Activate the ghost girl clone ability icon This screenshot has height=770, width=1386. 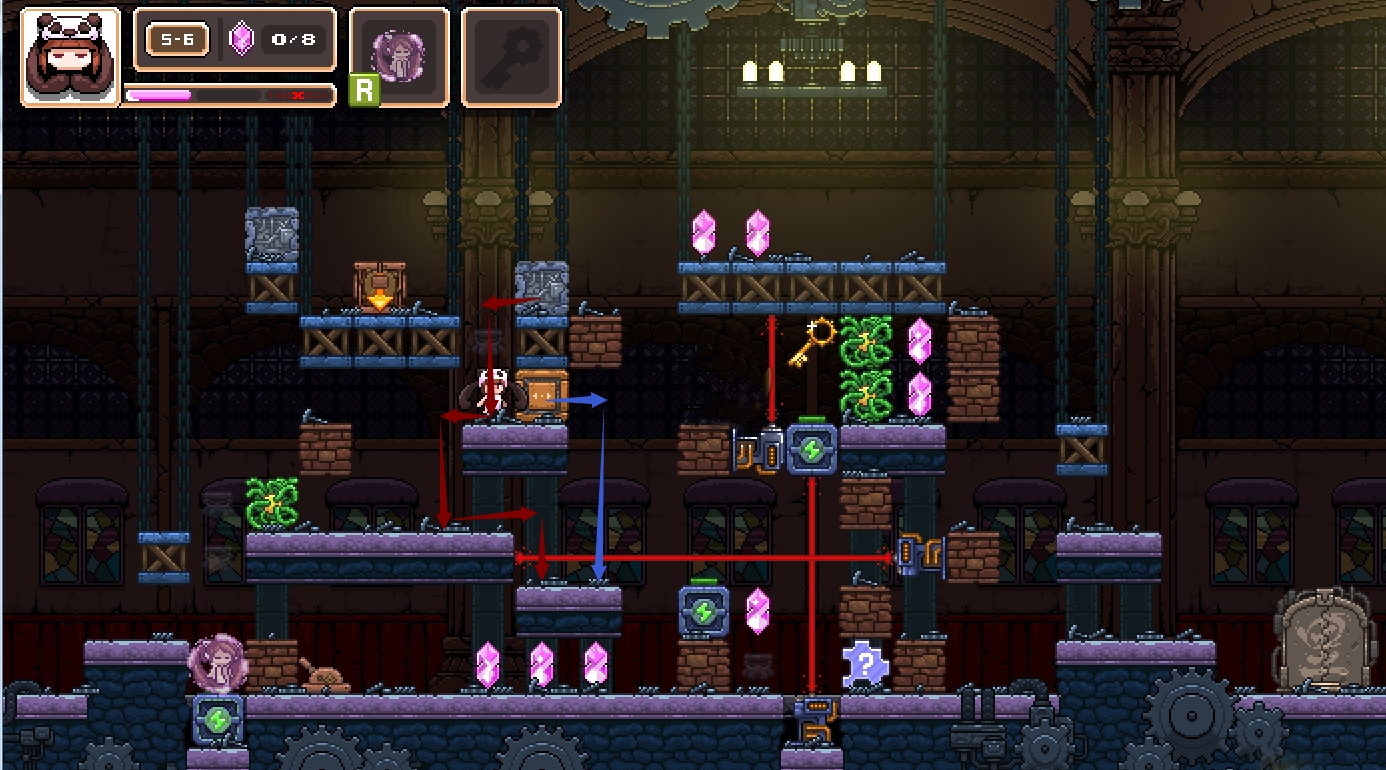pyautogui.click(x=399, y=55)
